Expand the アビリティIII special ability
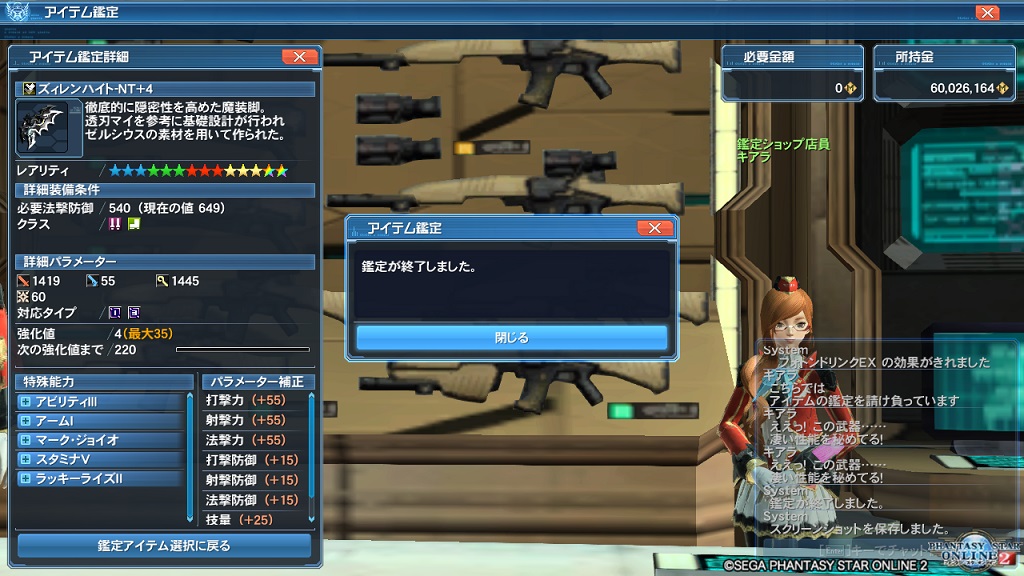Viewport: 1024px width, 576px height. point(25,402)
